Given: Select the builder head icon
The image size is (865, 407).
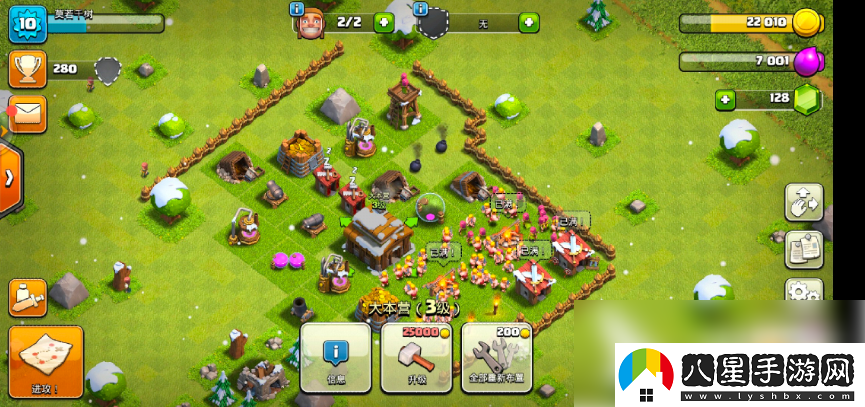Looking at the screenshot, I should coord(310,23).
